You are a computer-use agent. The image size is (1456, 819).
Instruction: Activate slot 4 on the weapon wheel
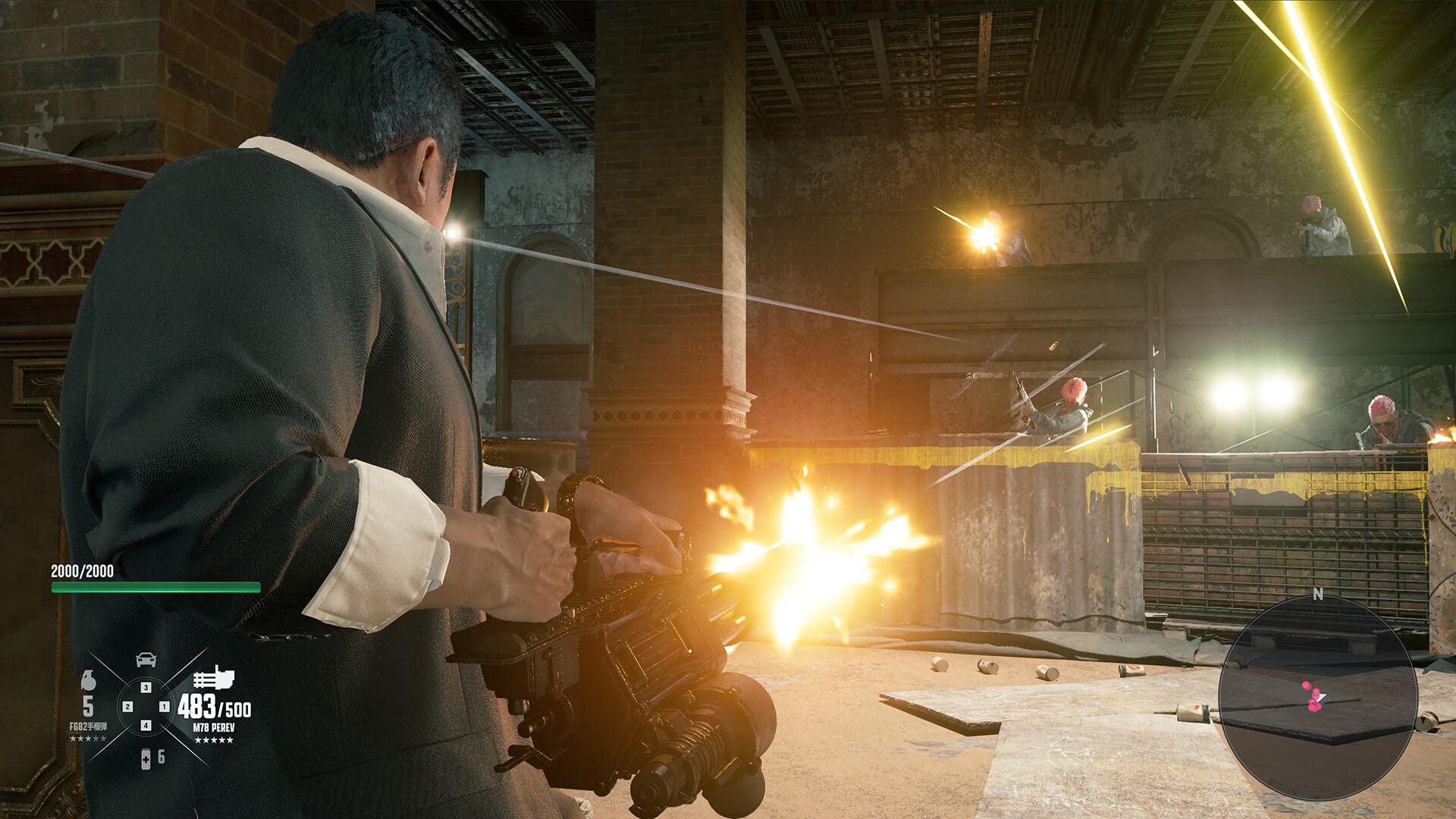point(146,726)
